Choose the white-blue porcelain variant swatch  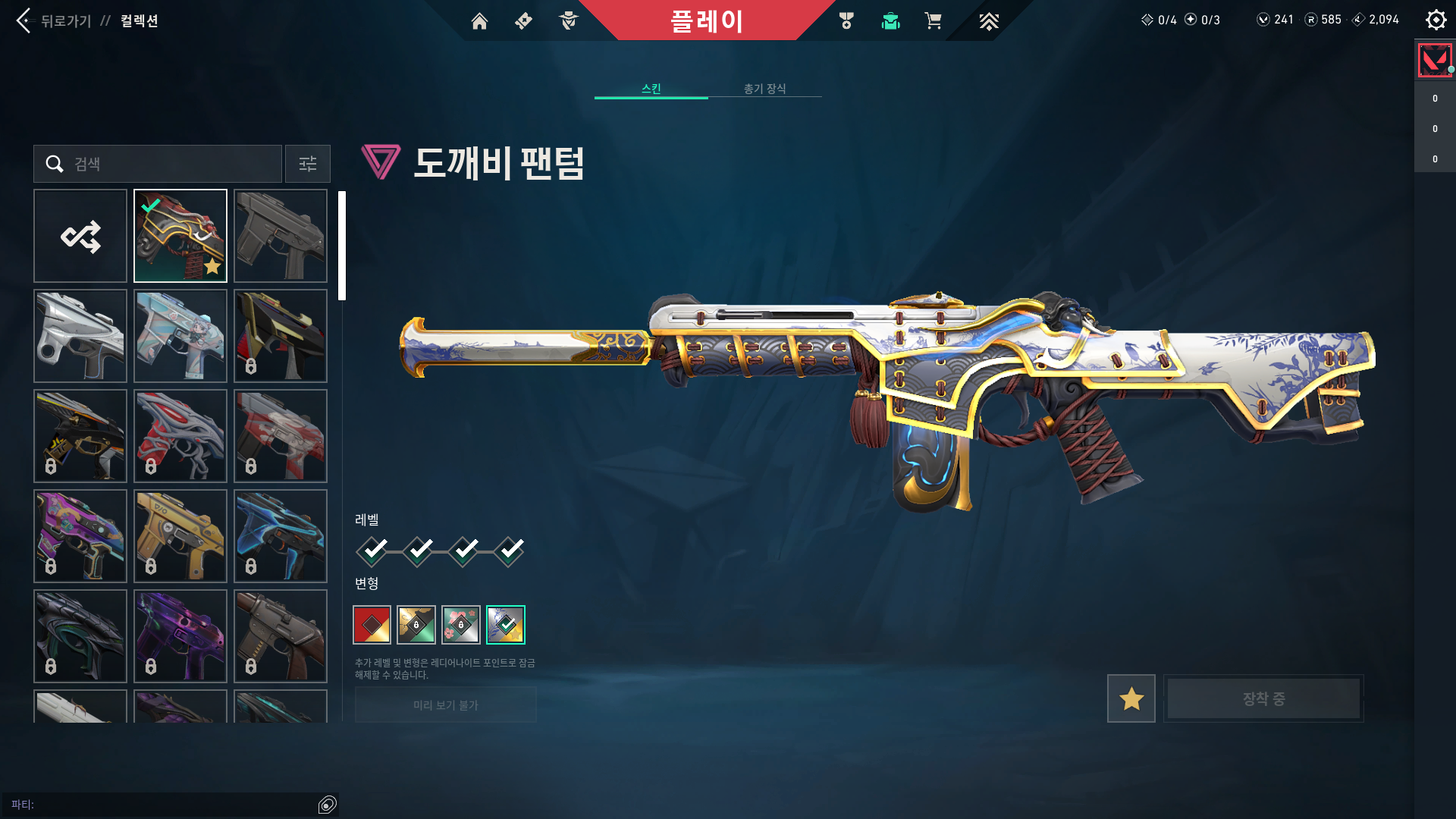(x=506, y=625)
